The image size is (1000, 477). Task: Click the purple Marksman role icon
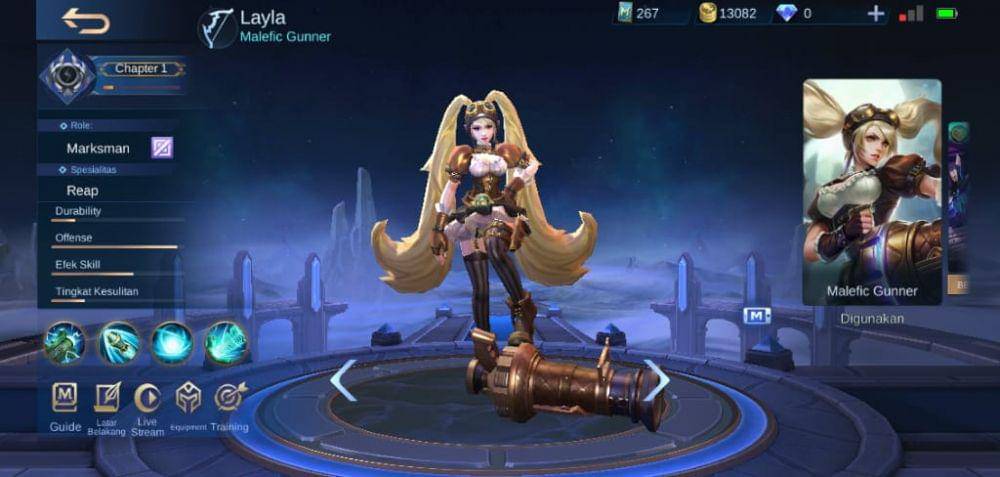click(x=162, y=148)
